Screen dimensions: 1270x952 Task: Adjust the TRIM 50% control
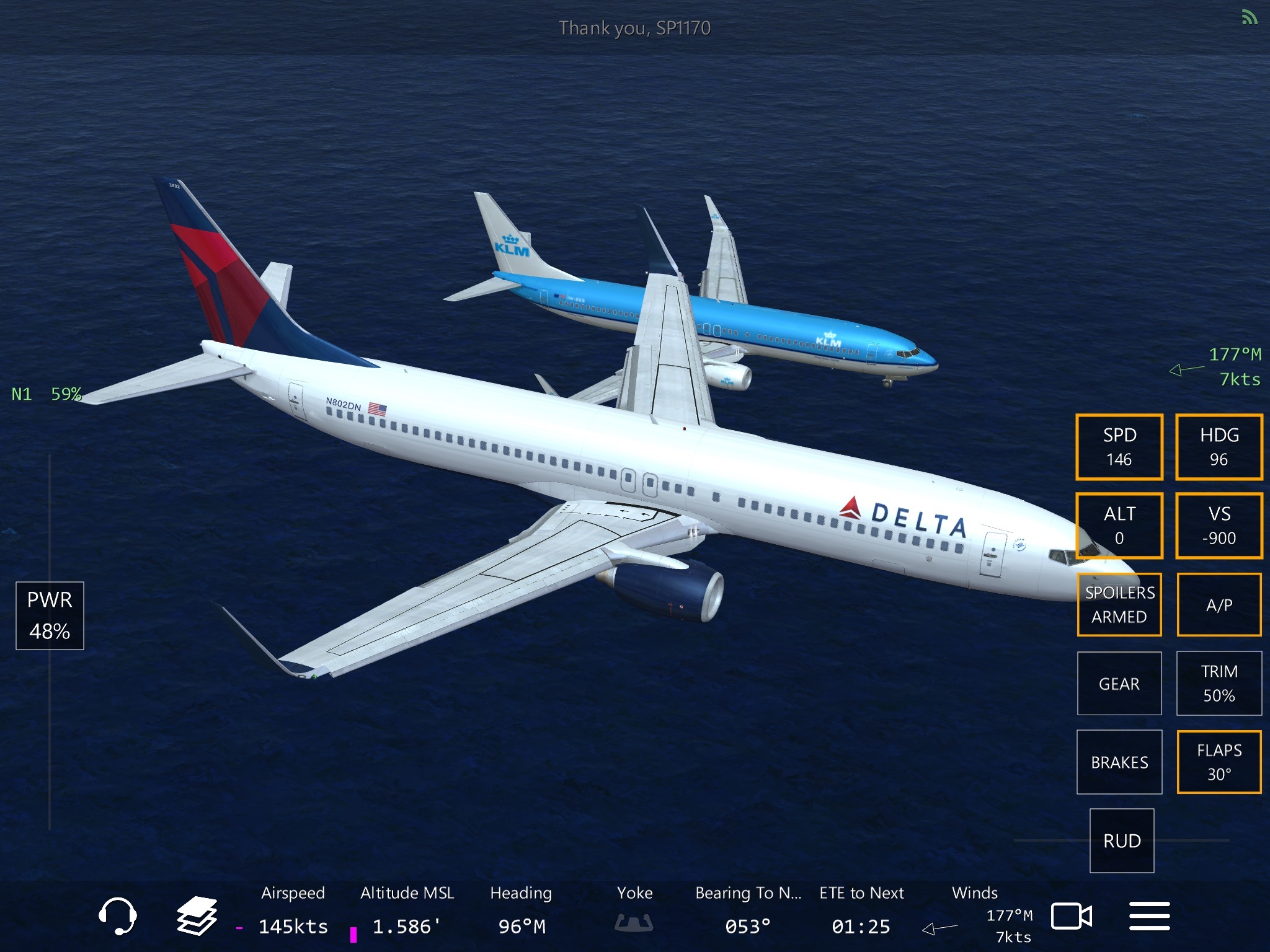coord(1219,683)
